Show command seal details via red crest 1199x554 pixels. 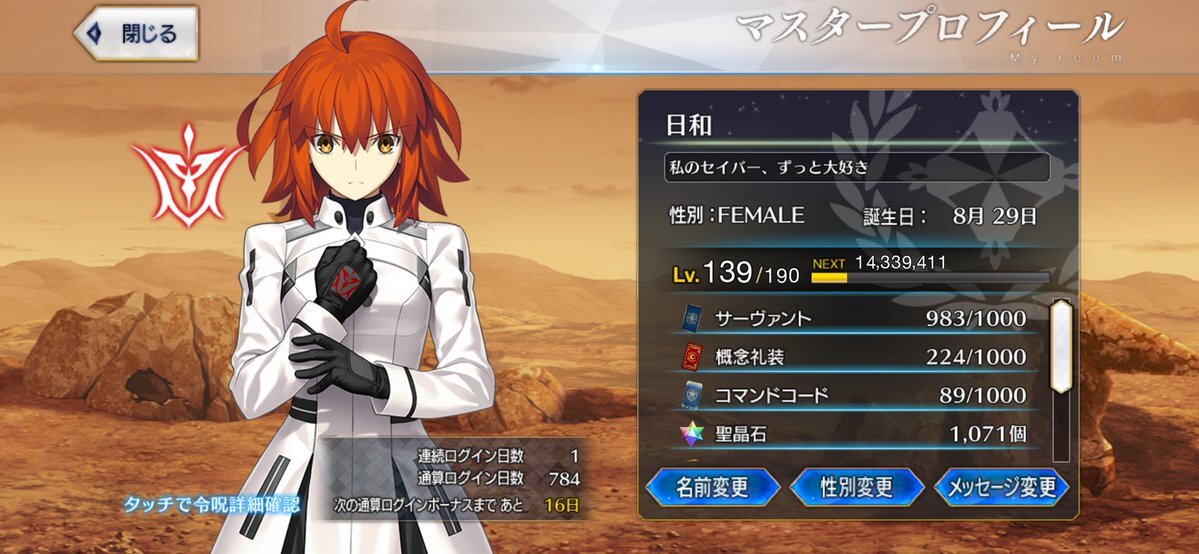187,170
